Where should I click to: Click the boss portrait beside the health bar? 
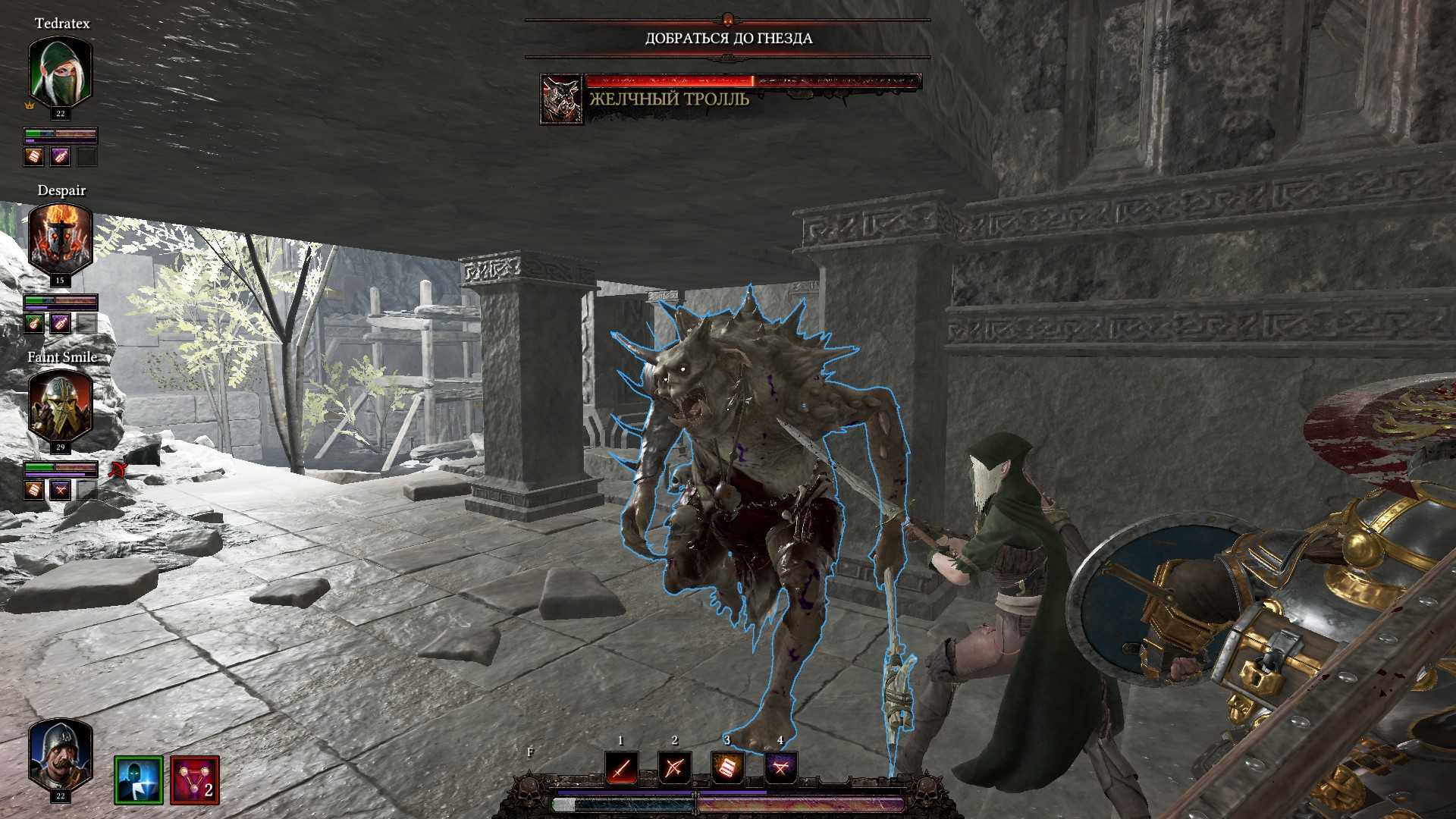click(x=561, y=99)
